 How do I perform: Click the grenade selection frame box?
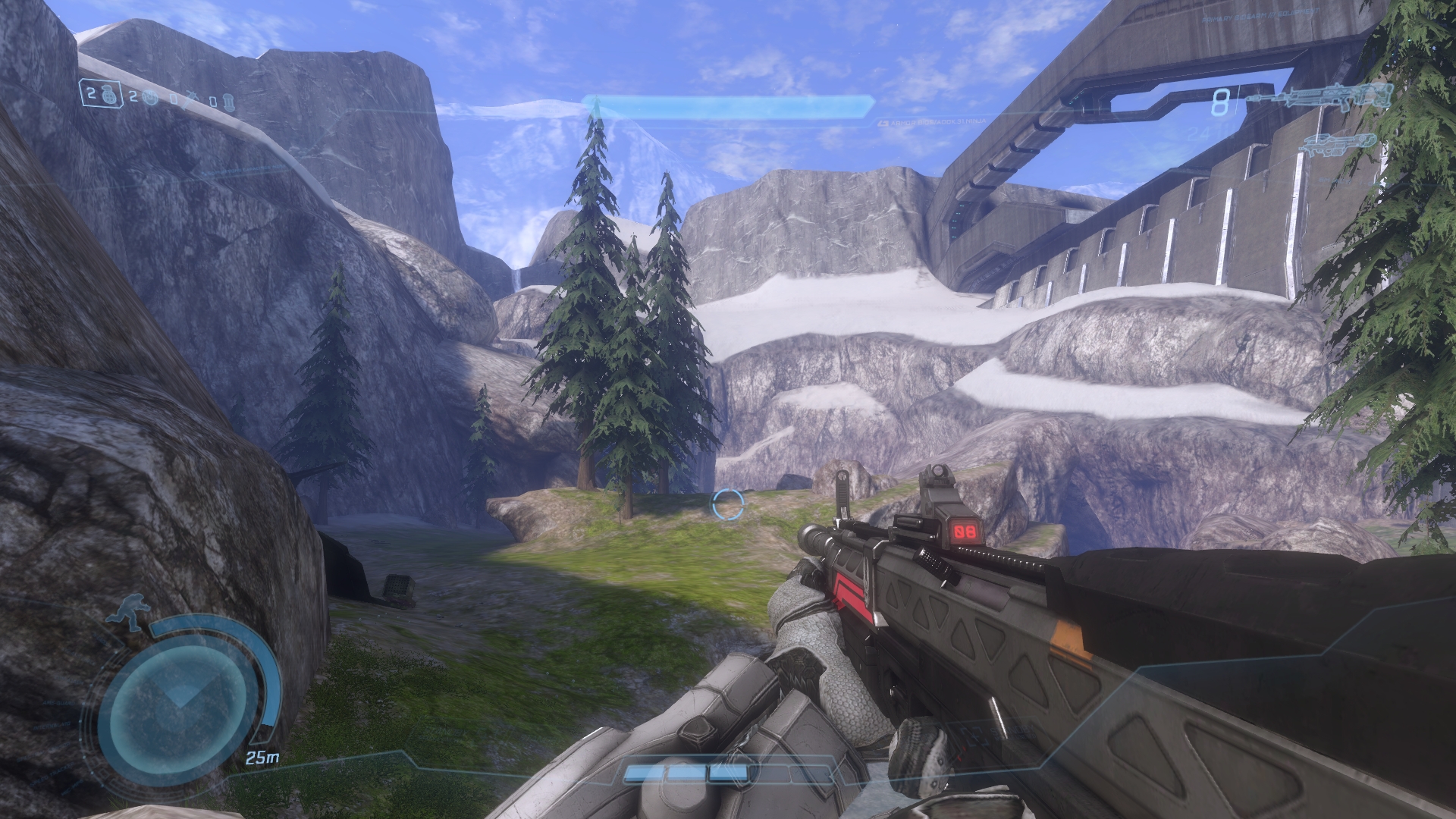(102, 95)
